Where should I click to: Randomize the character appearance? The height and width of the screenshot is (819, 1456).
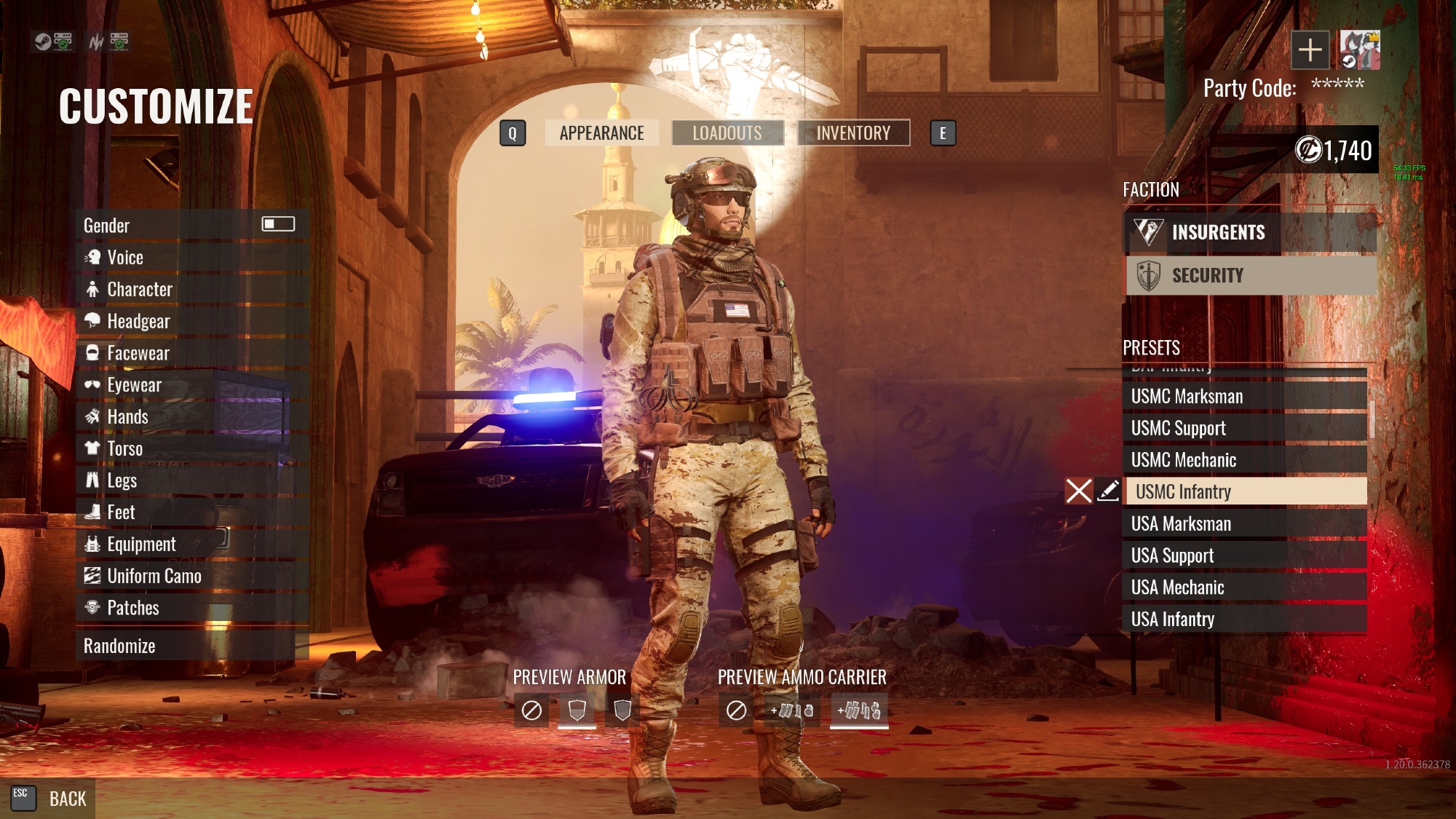click(x=119, y=646)
